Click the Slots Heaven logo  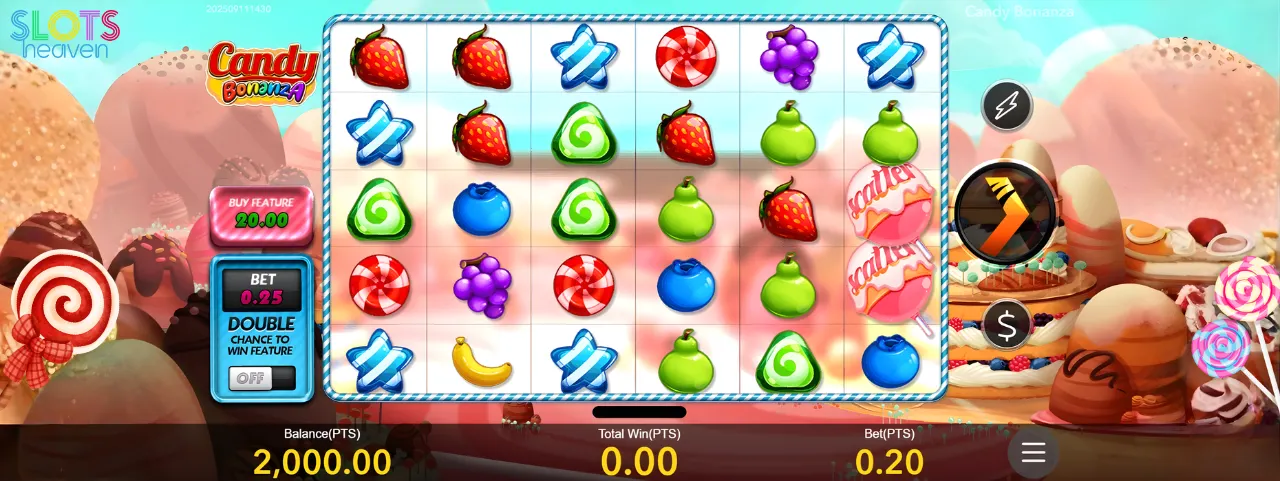[65, 33]
